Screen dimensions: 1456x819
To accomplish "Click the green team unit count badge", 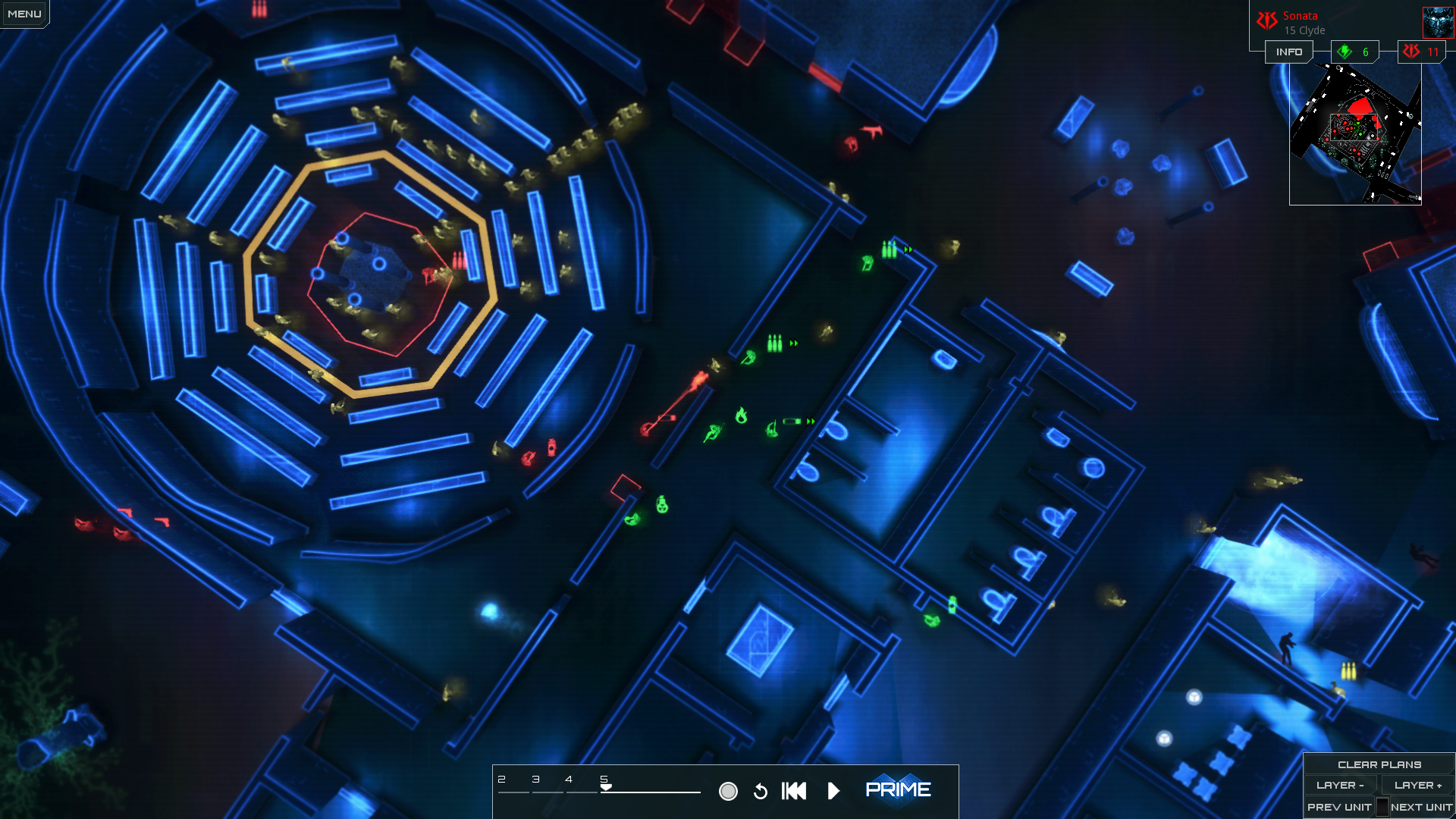I will click(1354, 52).
